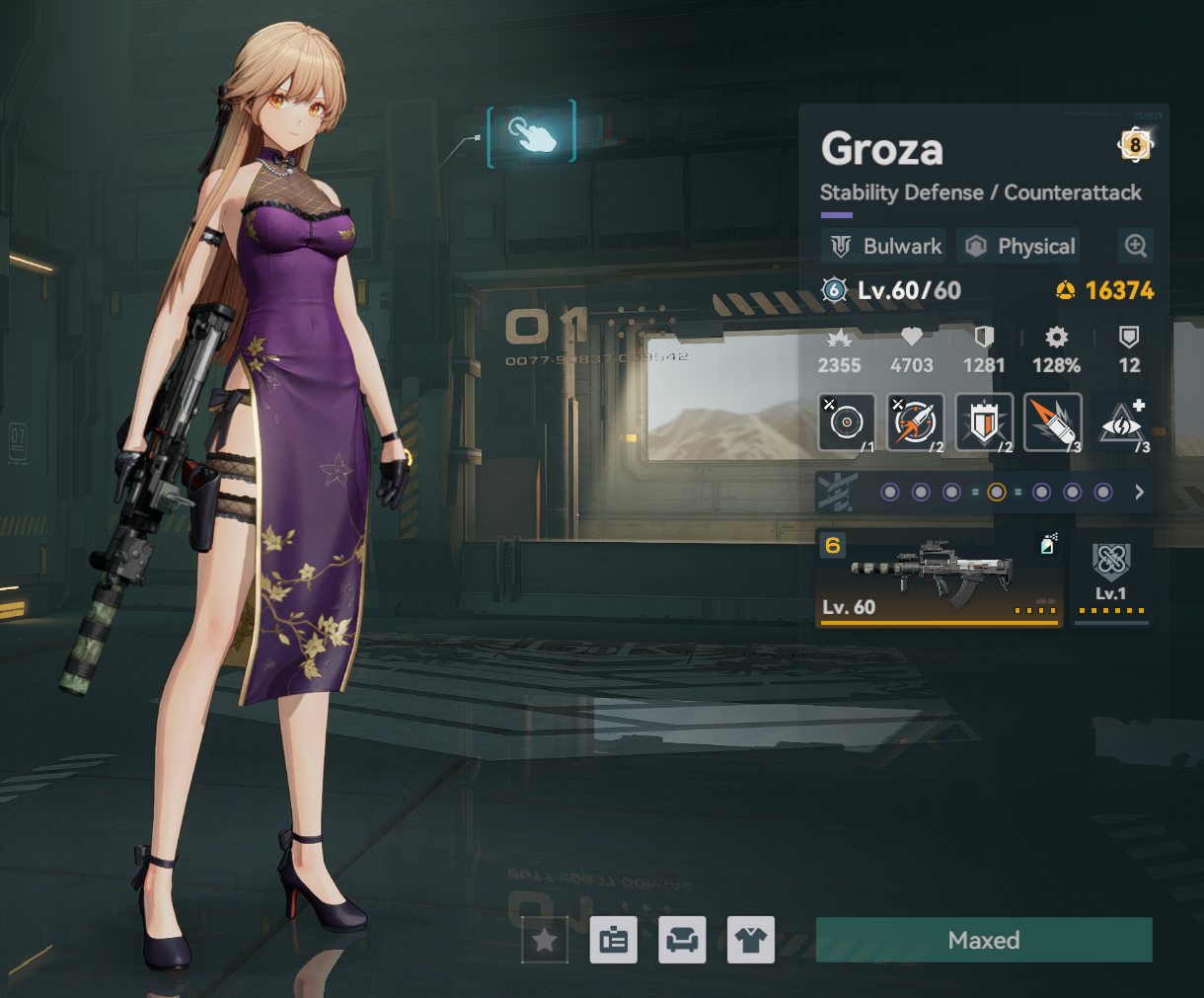Click the green Maxed button
The image size is (1204, 998).
coord(984,940)
